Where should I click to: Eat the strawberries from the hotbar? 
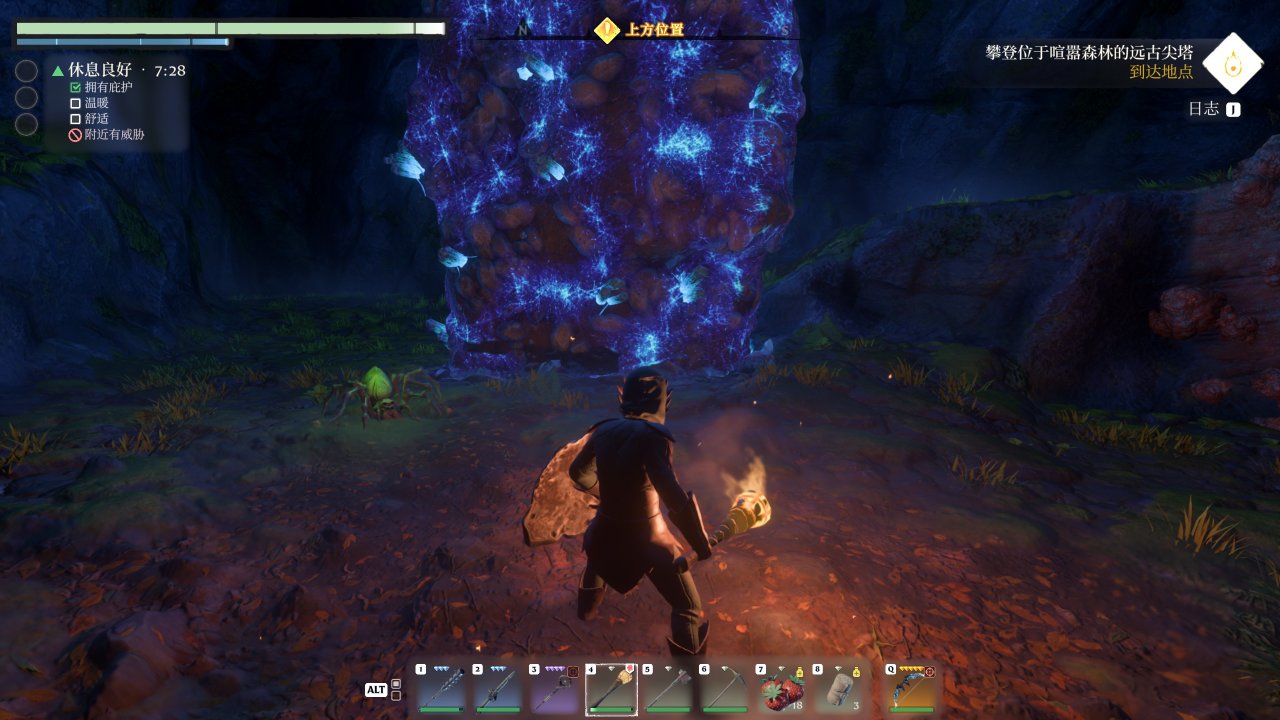tap(782, 691)
